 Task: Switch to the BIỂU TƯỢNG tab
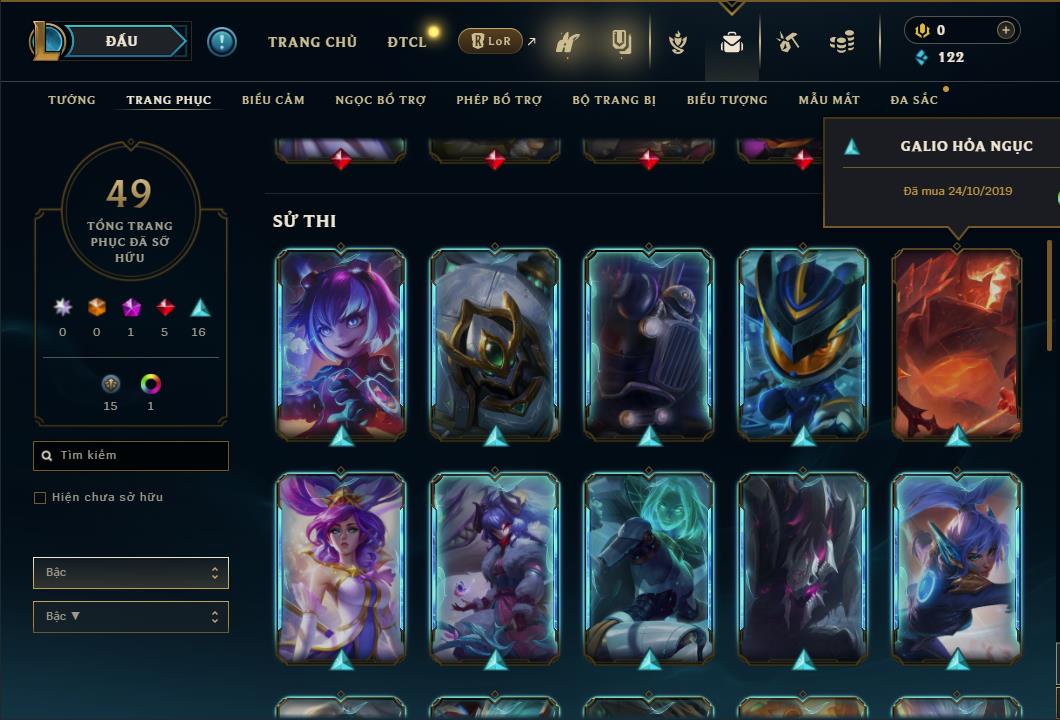point(727,100)
